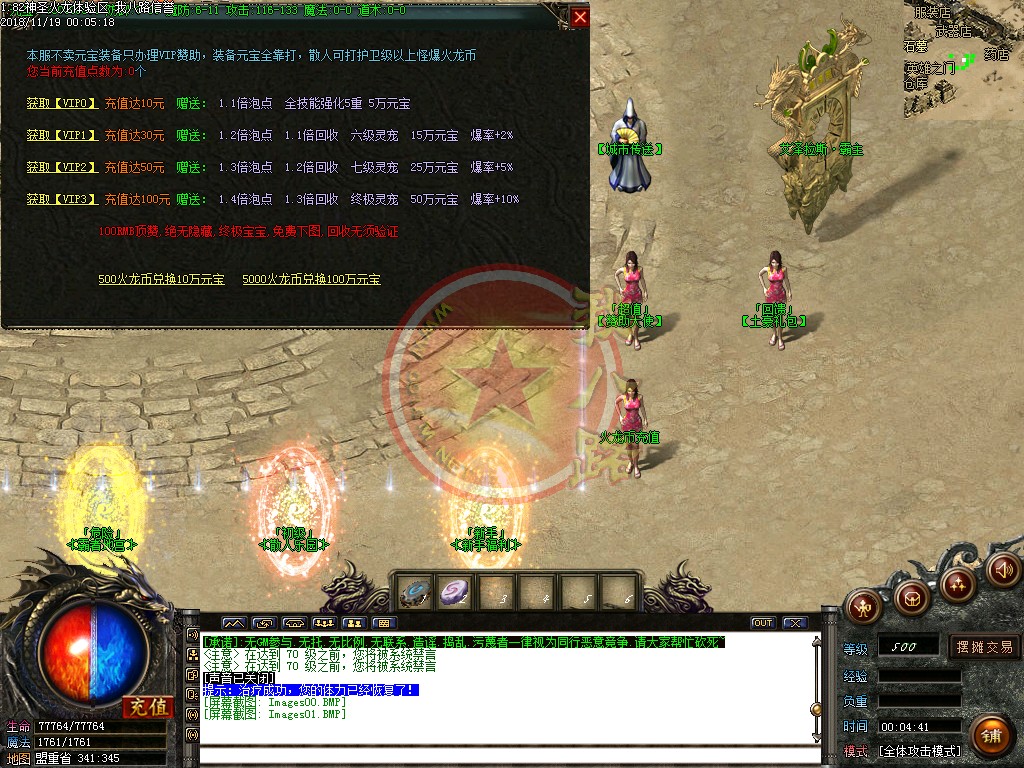Open the 充值 recharge button
Screen dimensions: 1024x768
pos(148,706)
